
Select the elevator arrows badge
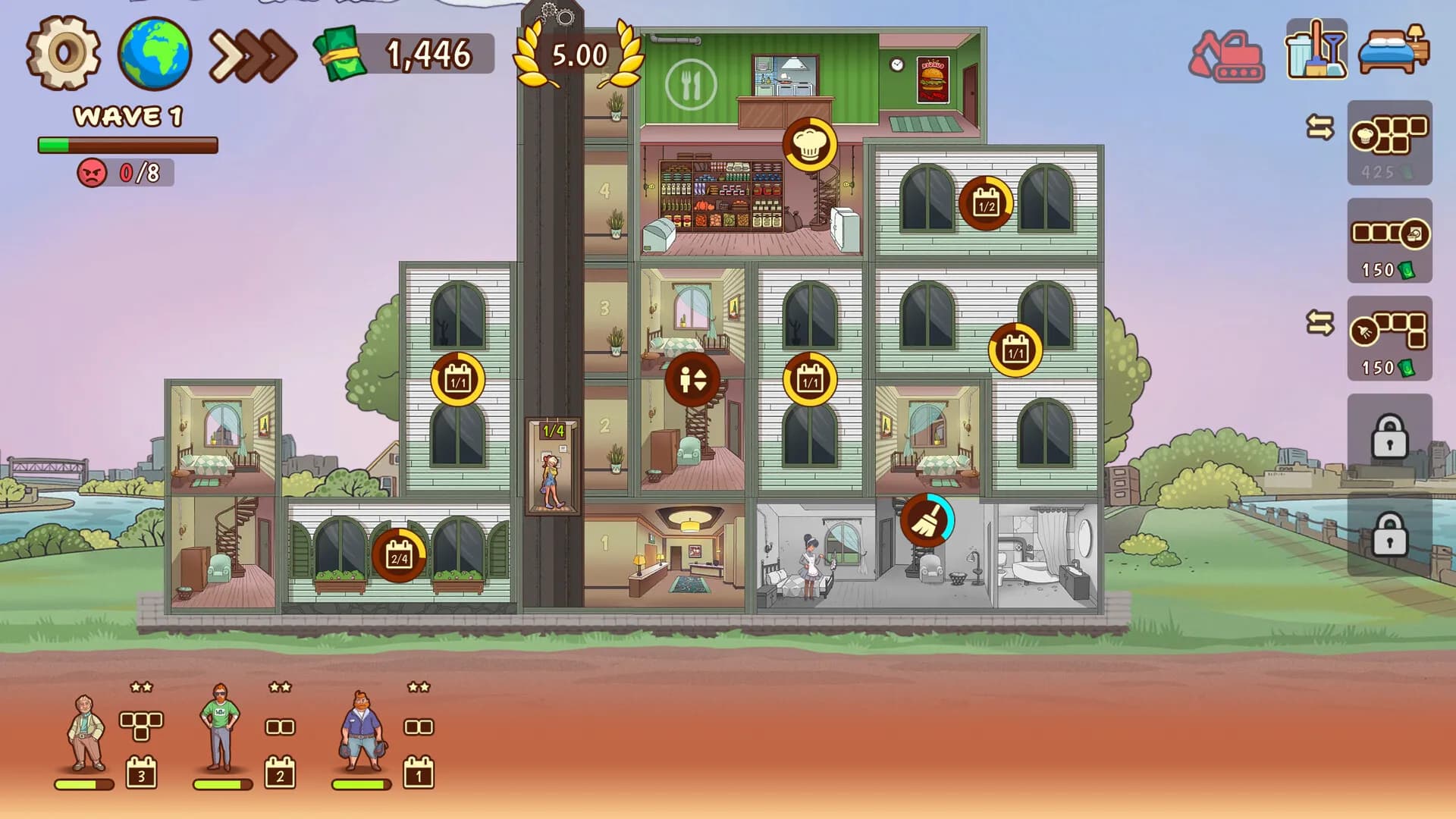[x=692, y=378]
